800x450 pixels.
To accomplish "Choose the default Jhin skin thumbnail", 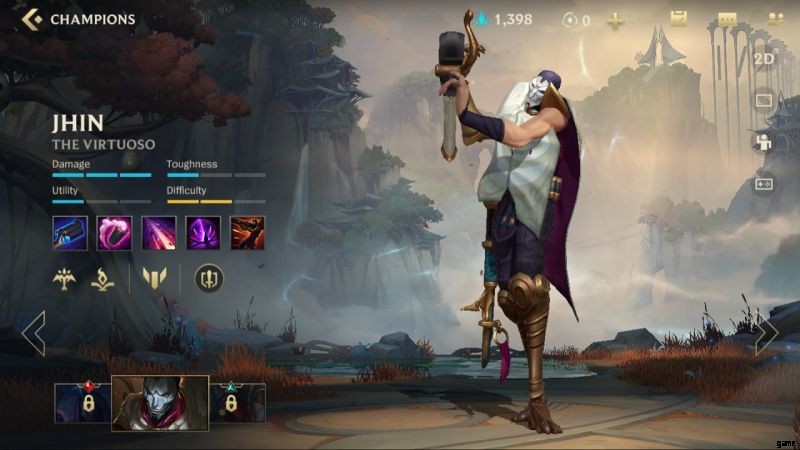I will (160, 402).
